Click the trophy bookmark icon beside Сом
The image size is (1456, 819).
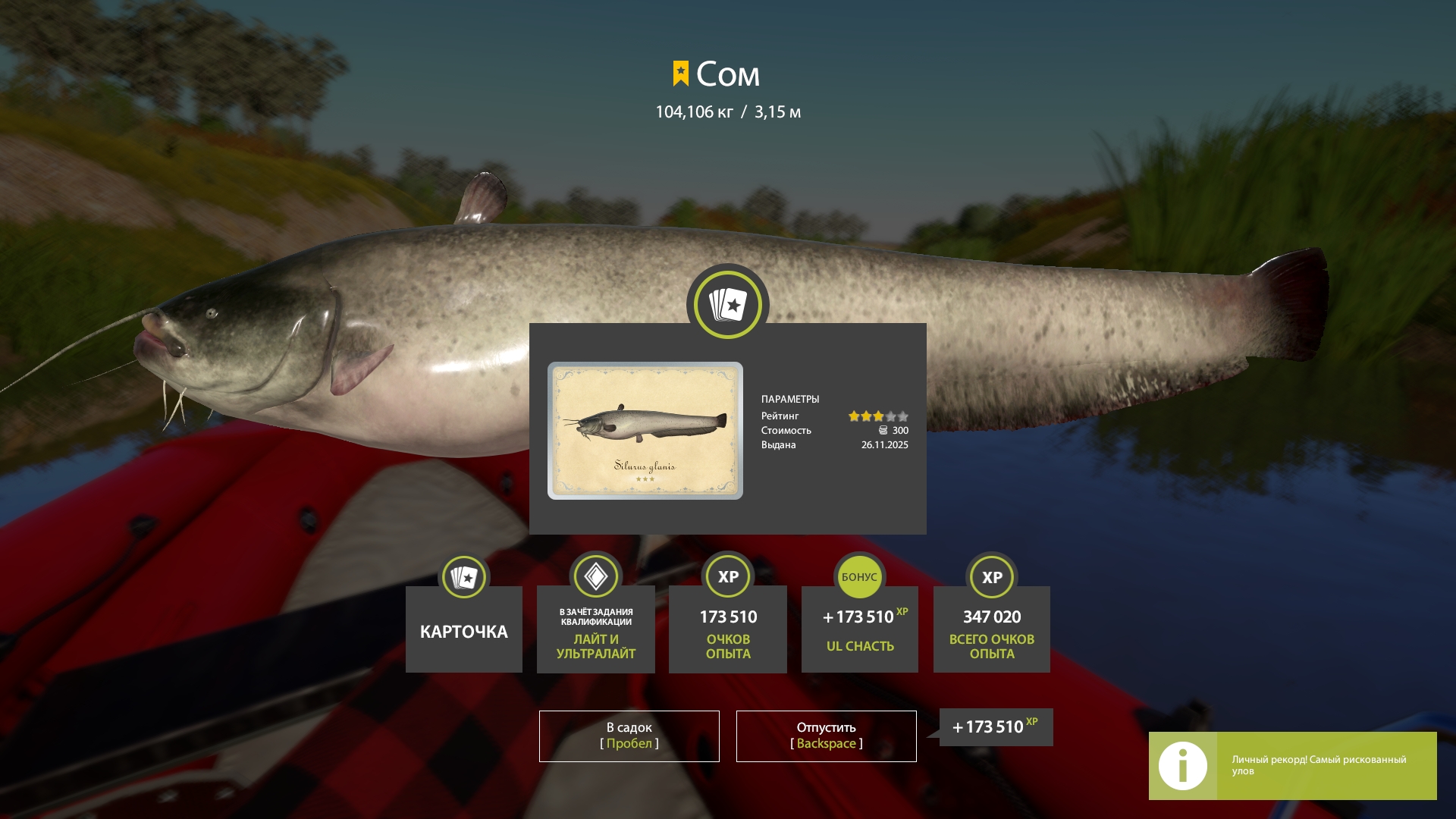coord(680,74)
